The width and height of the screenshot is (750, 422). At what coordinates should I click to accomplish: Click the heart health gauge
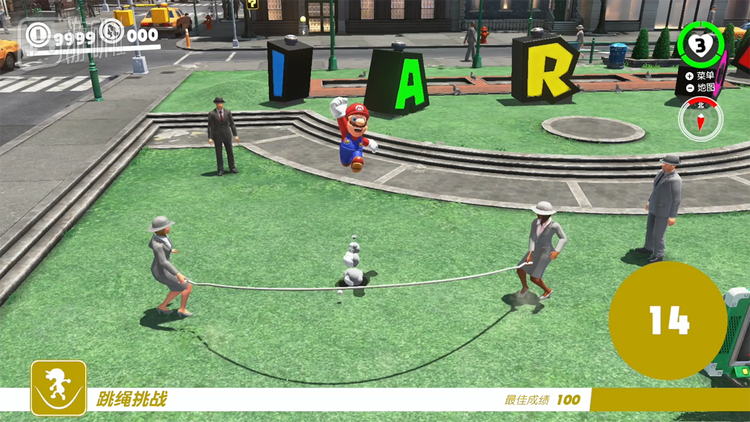[701, 44]
